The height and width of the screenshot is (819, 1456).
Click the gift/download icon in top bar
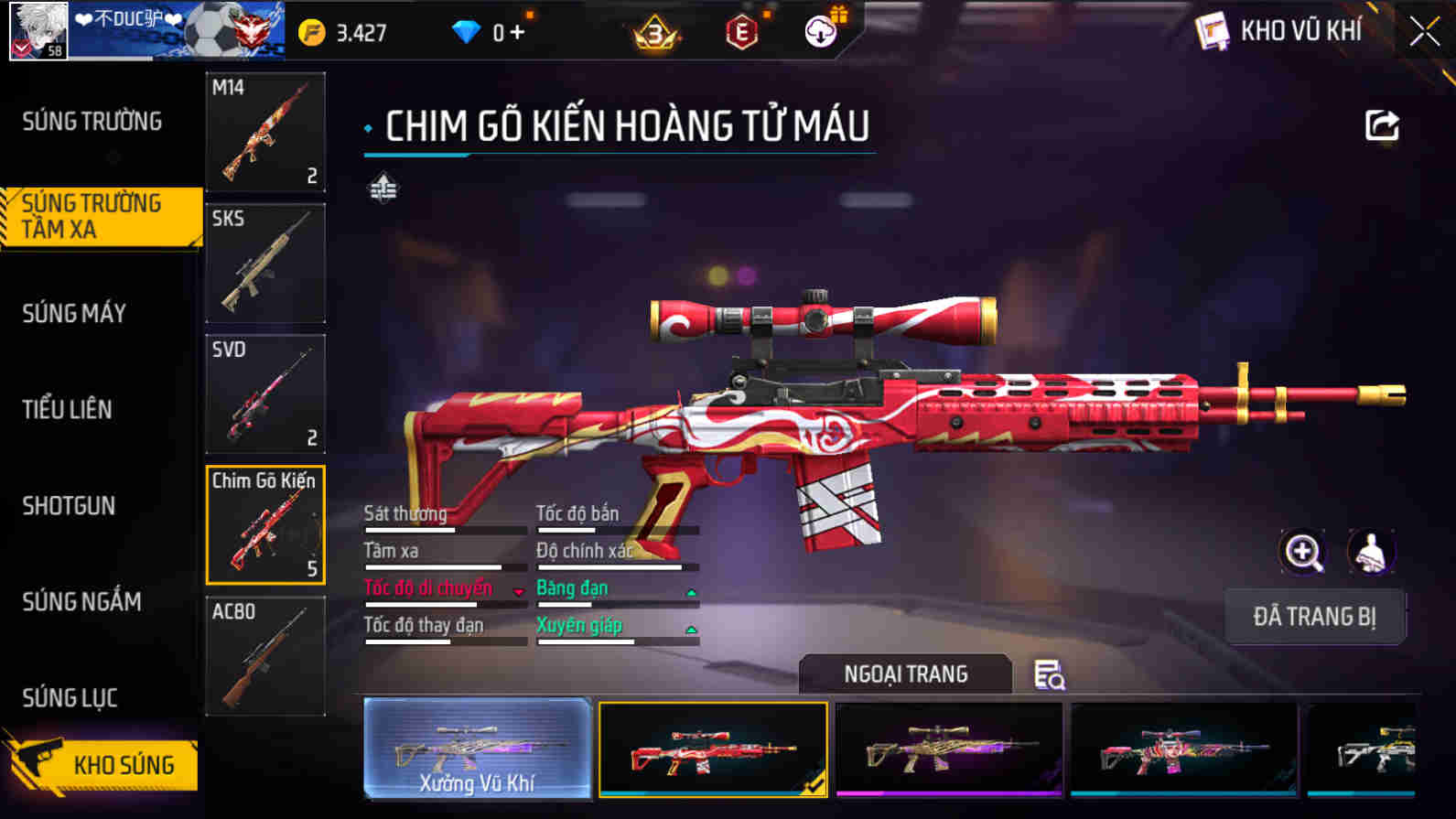(x=821, y=32)
